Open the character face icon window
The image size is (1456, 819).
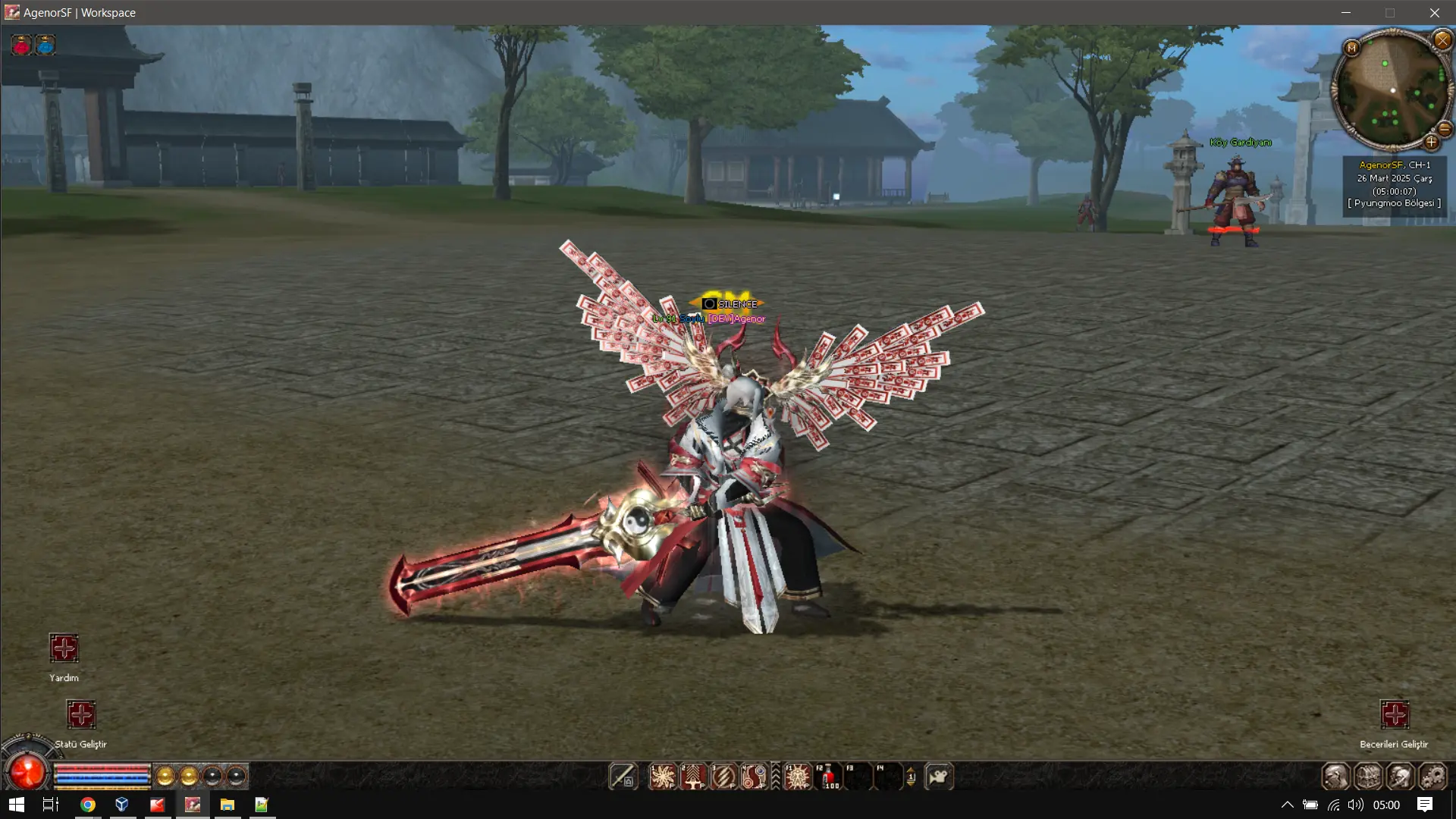pyautogui.click(x=1336, y=777)
